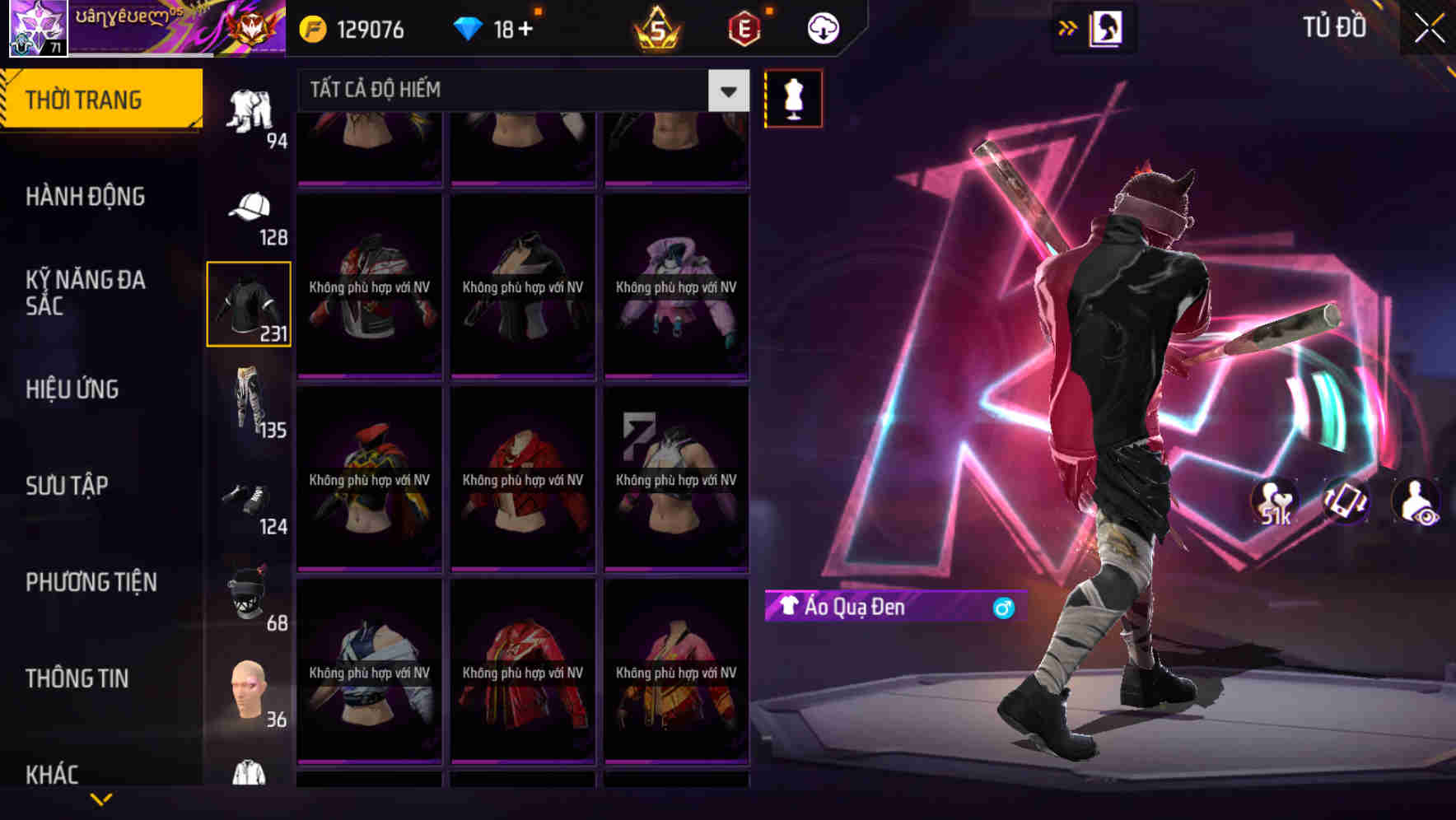Click the mannequin preview icon above item grid
This screenshot has width=1456, height=820.
(x=793, y=98)
